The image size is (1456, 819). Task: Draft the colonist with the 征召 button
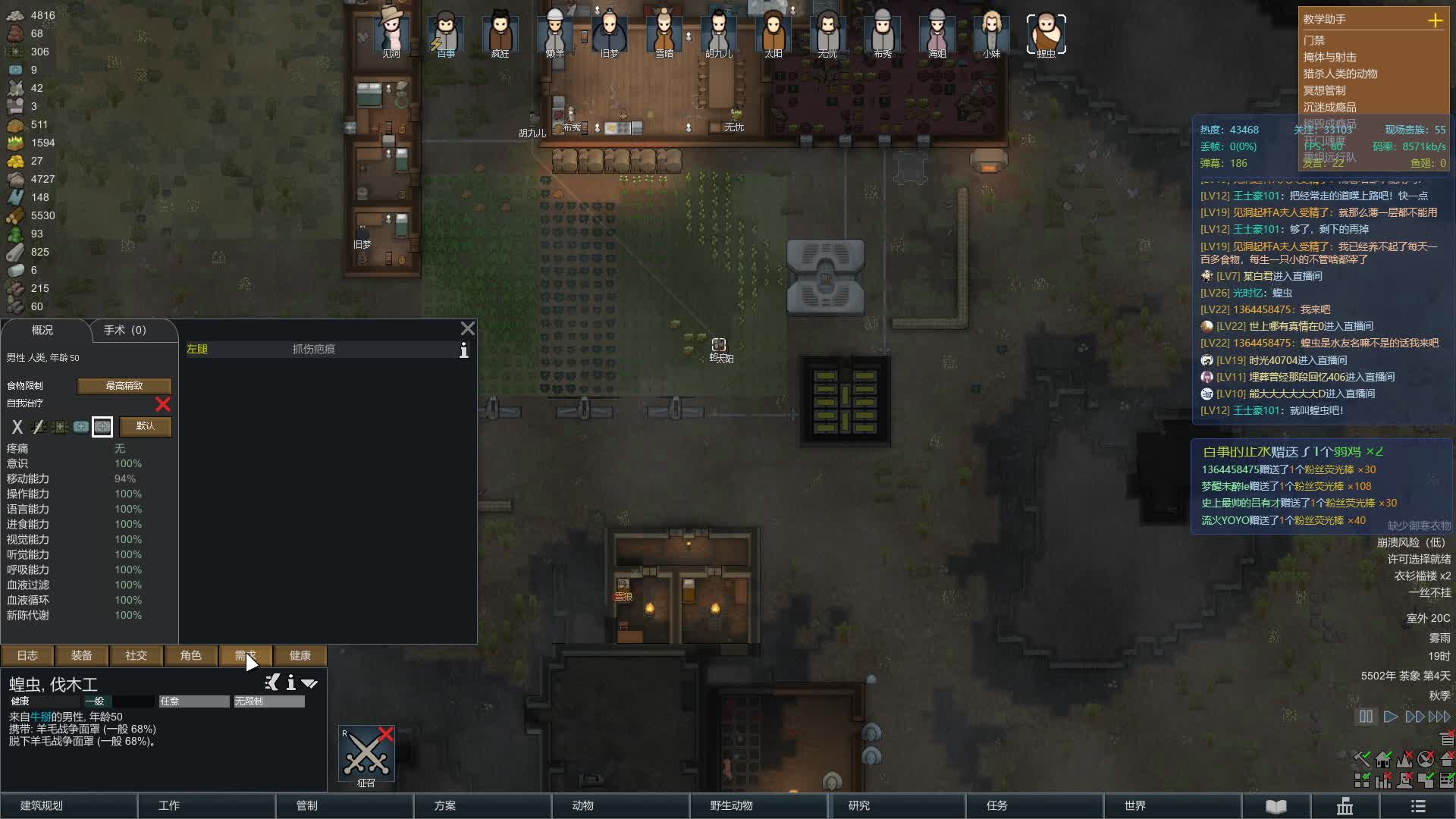[x=366, y=755]
